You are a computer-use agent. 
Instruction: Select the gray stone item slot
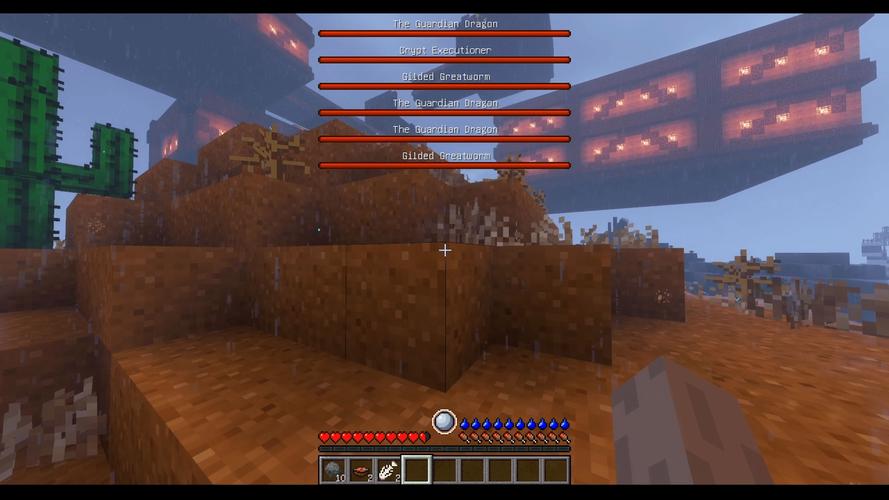333,469
